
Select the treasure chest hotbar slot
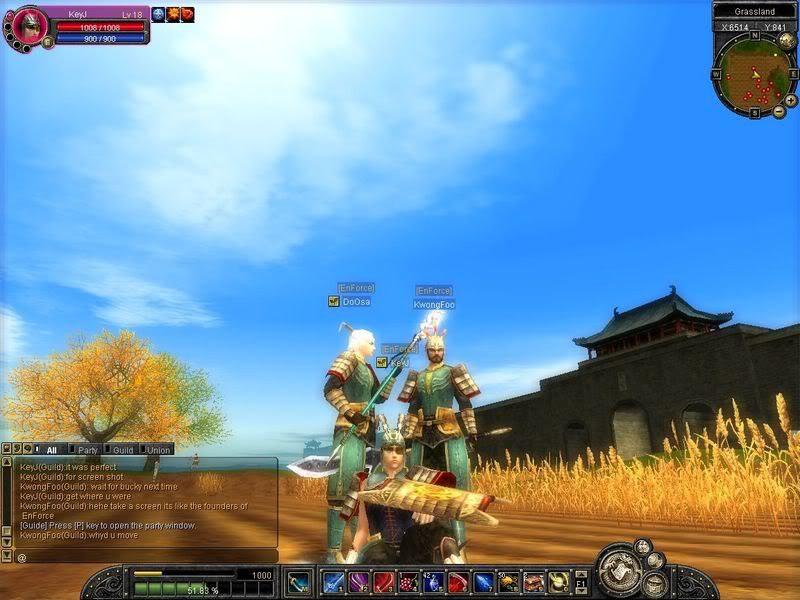[x=533, y=582]
